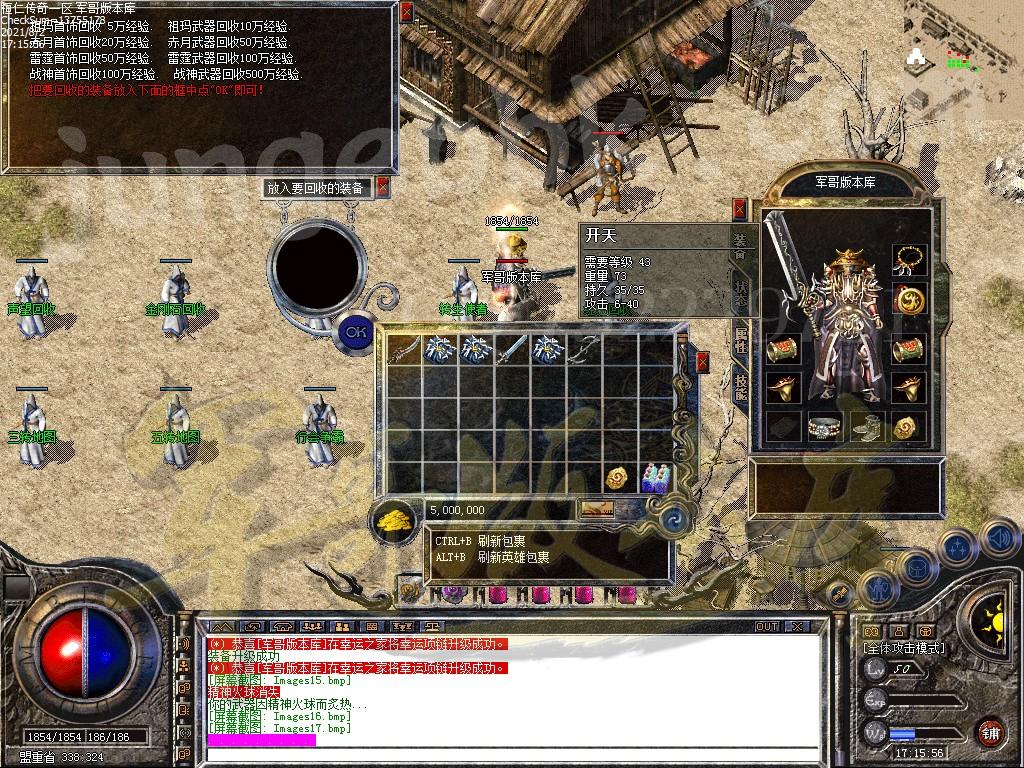Open the character figure round button
This screenshot has width=1024, height=768.
(877, 589)
